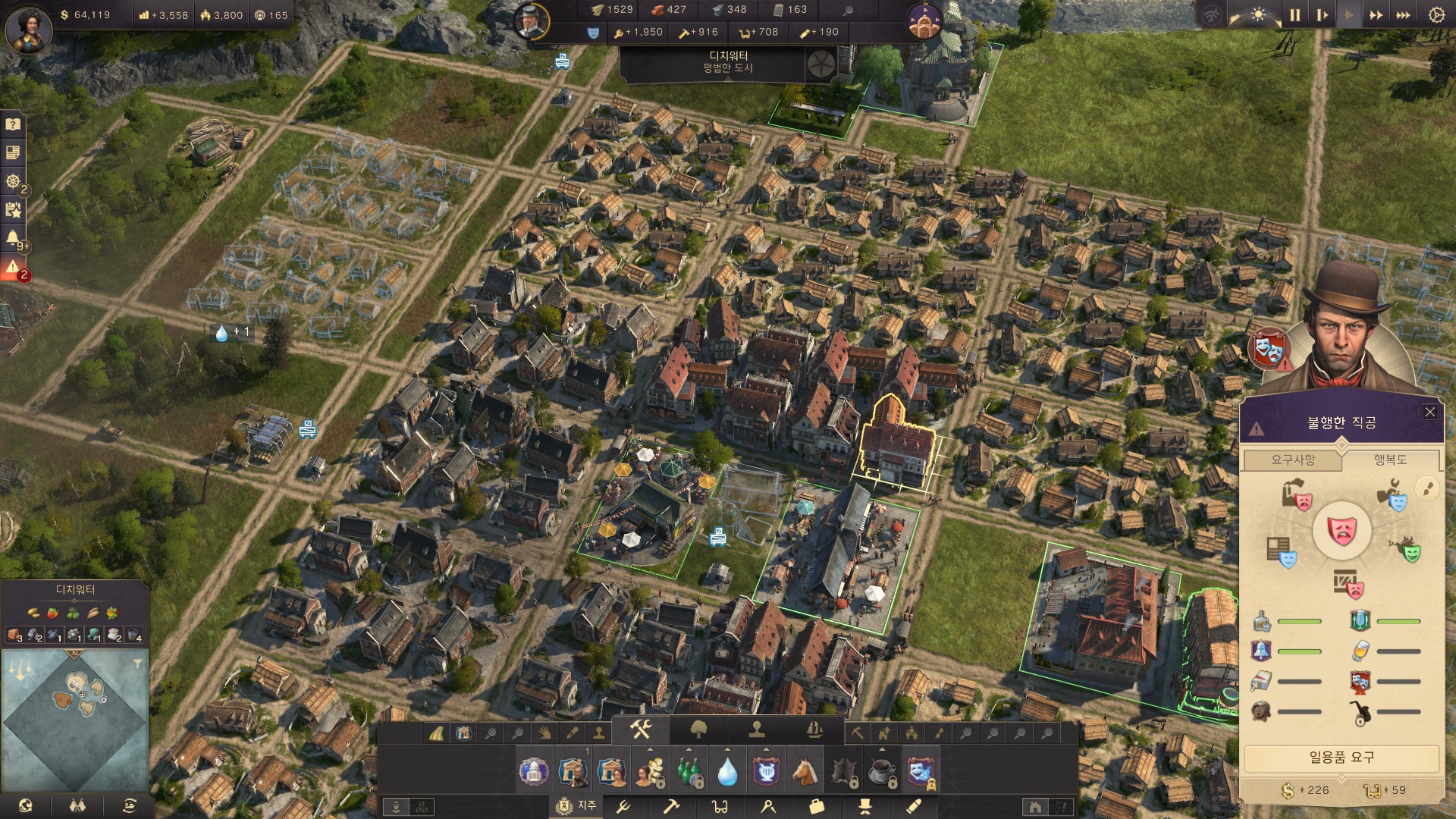Set game speed to fastest (triple arrow)
Image resolution: width=1456 pixels, height=819 pixels.
tap(1403, 15)
